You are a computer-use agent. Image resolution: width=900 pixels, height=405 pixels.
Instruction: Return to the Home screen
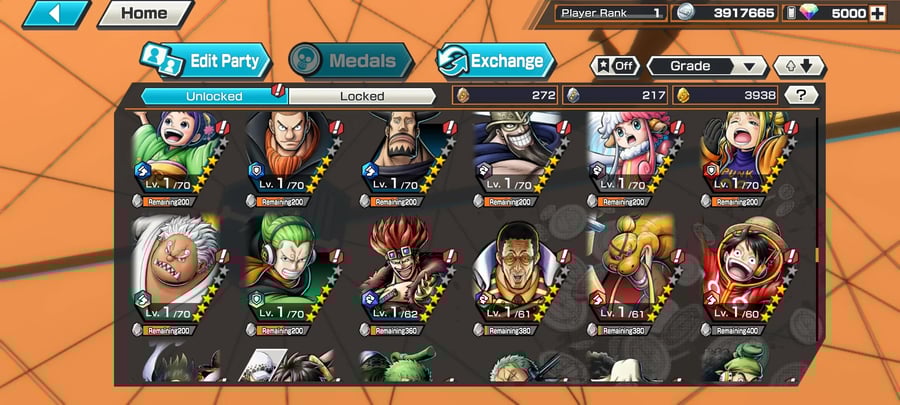pyautogui.click(x=144, y=13)
